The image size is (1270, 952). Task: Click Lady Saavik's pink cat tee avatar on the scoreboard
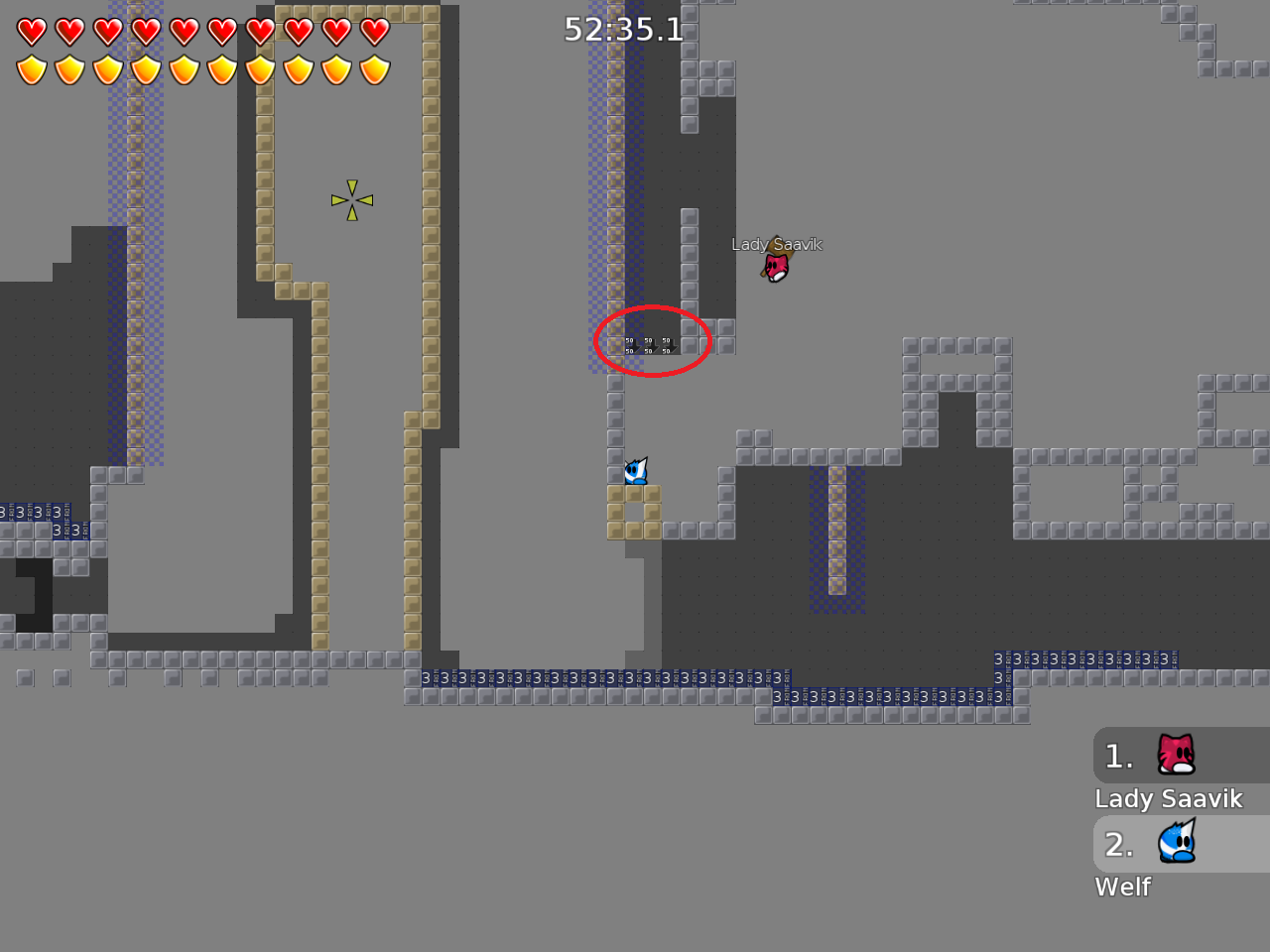[x=1175, y=756]
